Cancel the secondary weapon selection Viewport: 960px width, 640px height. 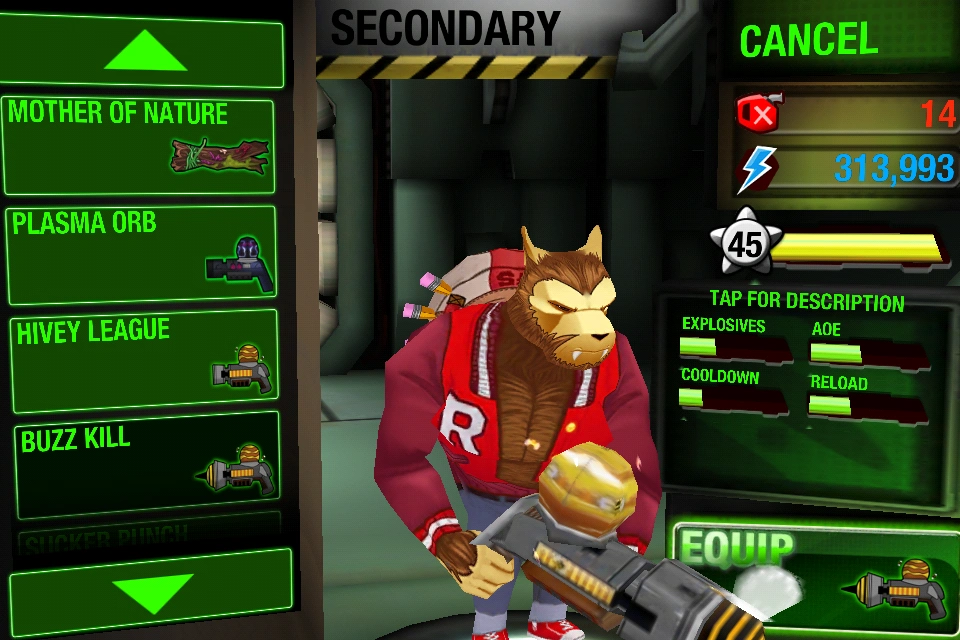pyautogui.click(x=808, y=42)
